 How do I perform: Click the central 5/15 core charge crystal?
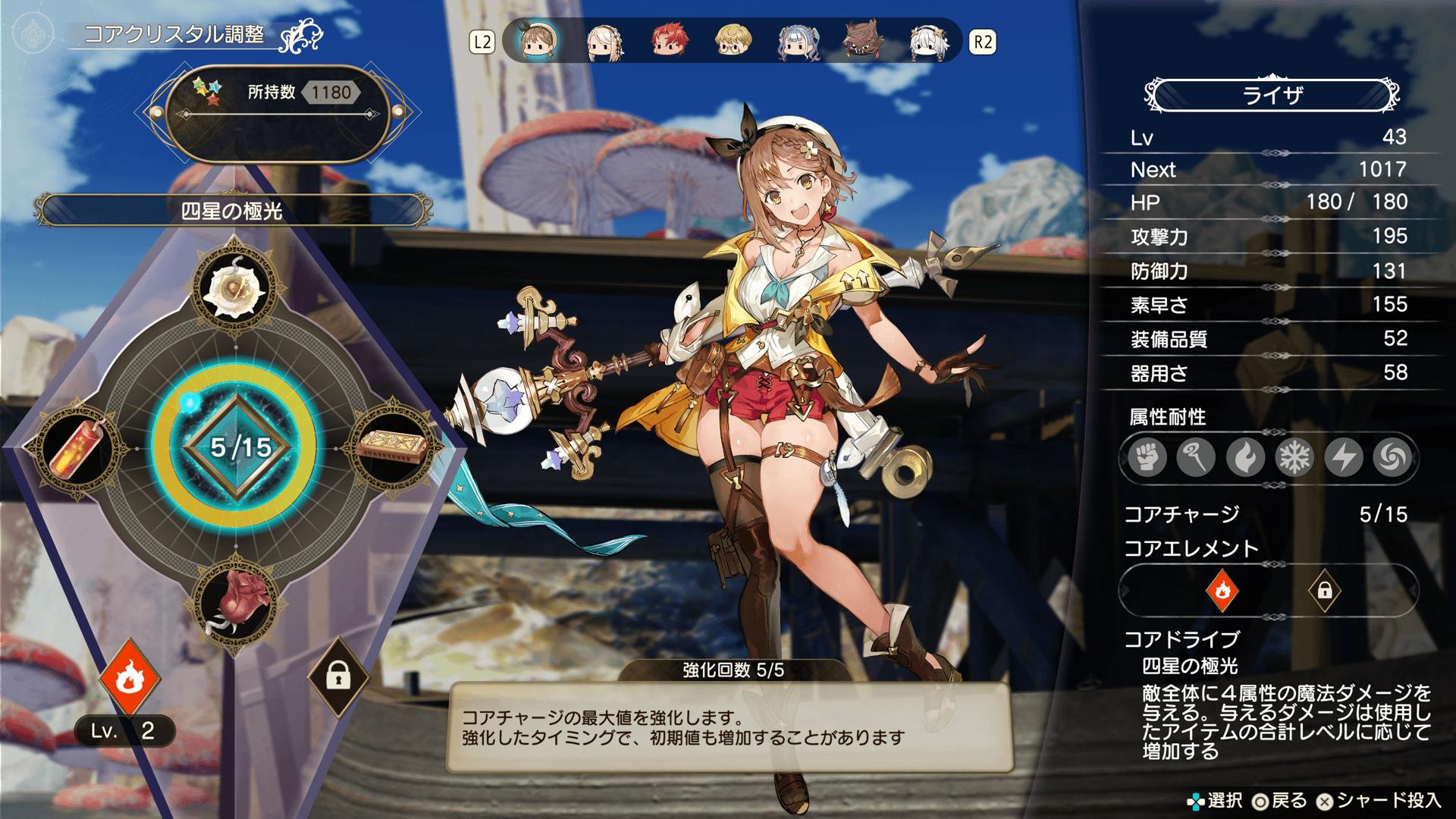(x=237, y=447)
